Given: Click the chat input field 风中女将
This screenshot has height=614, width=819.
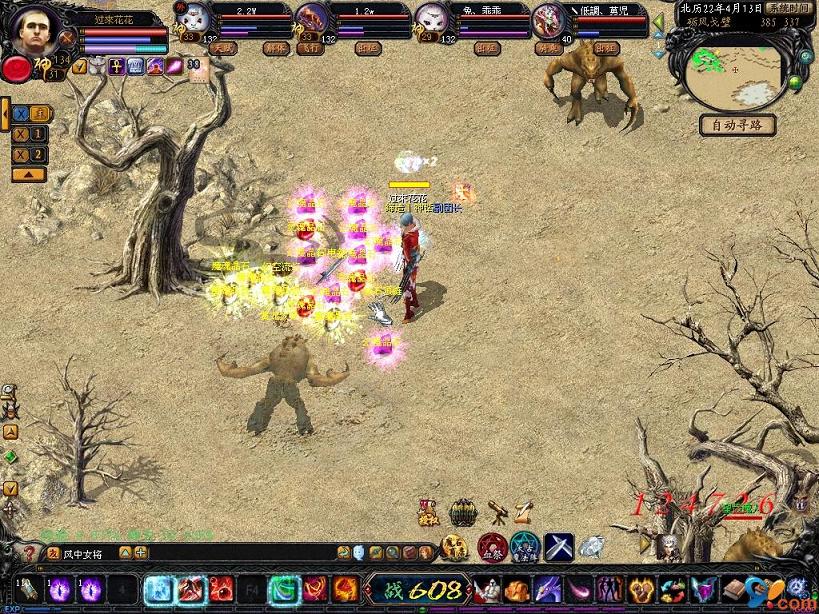Looking at the screenshot, I should click(90, 552).
